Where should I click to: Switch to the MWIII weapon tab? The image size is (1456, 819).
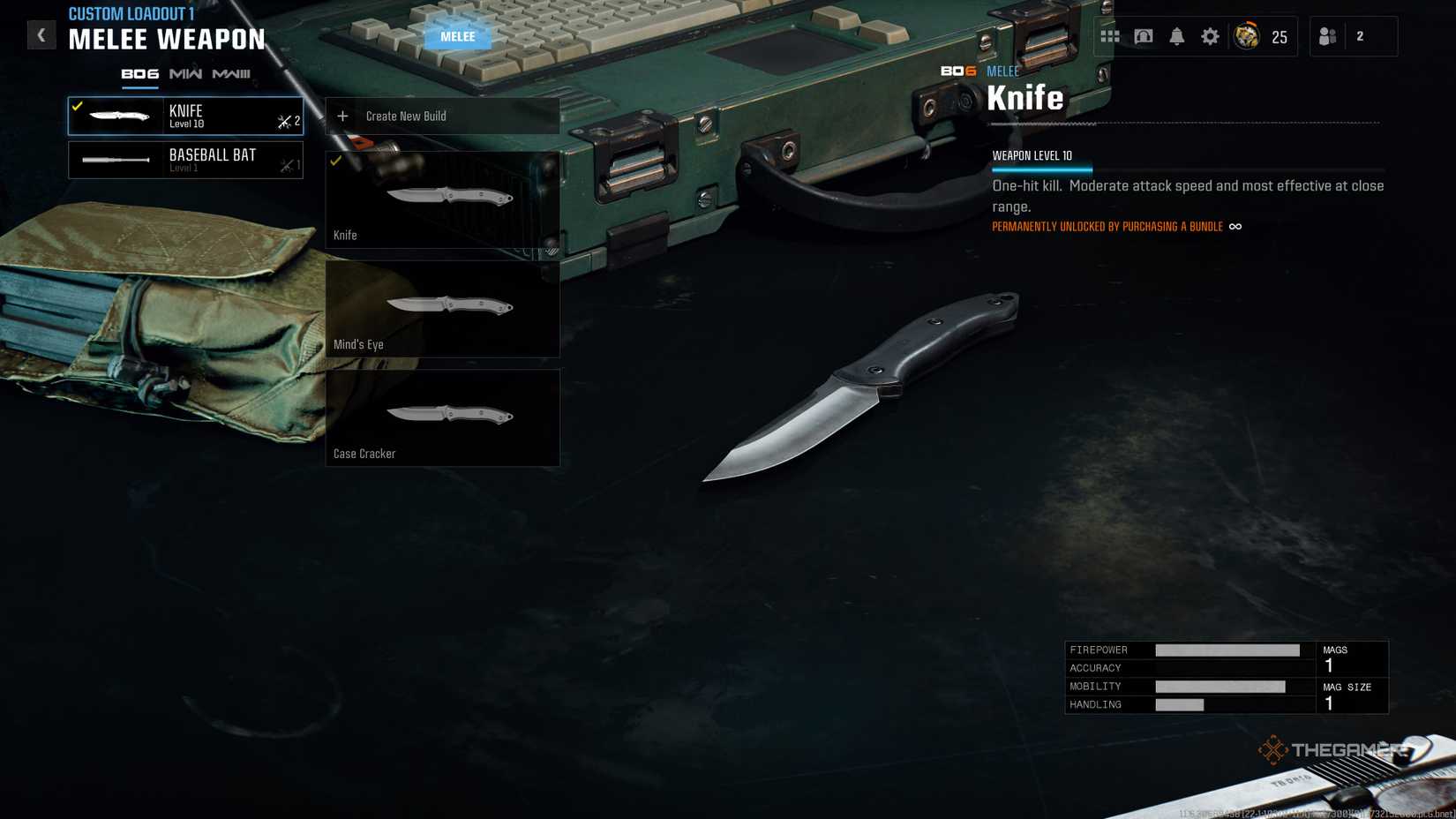pos(232,75)
